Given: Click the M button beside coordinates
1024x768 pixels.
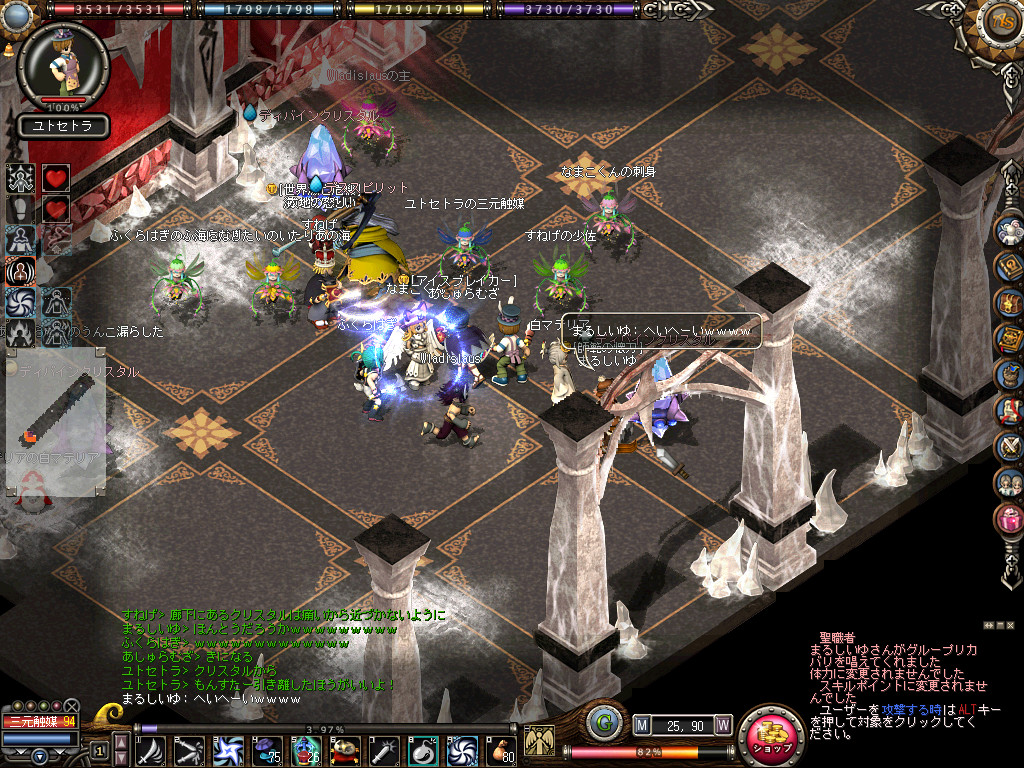Looking at the screenshot, I should (642, 724).
